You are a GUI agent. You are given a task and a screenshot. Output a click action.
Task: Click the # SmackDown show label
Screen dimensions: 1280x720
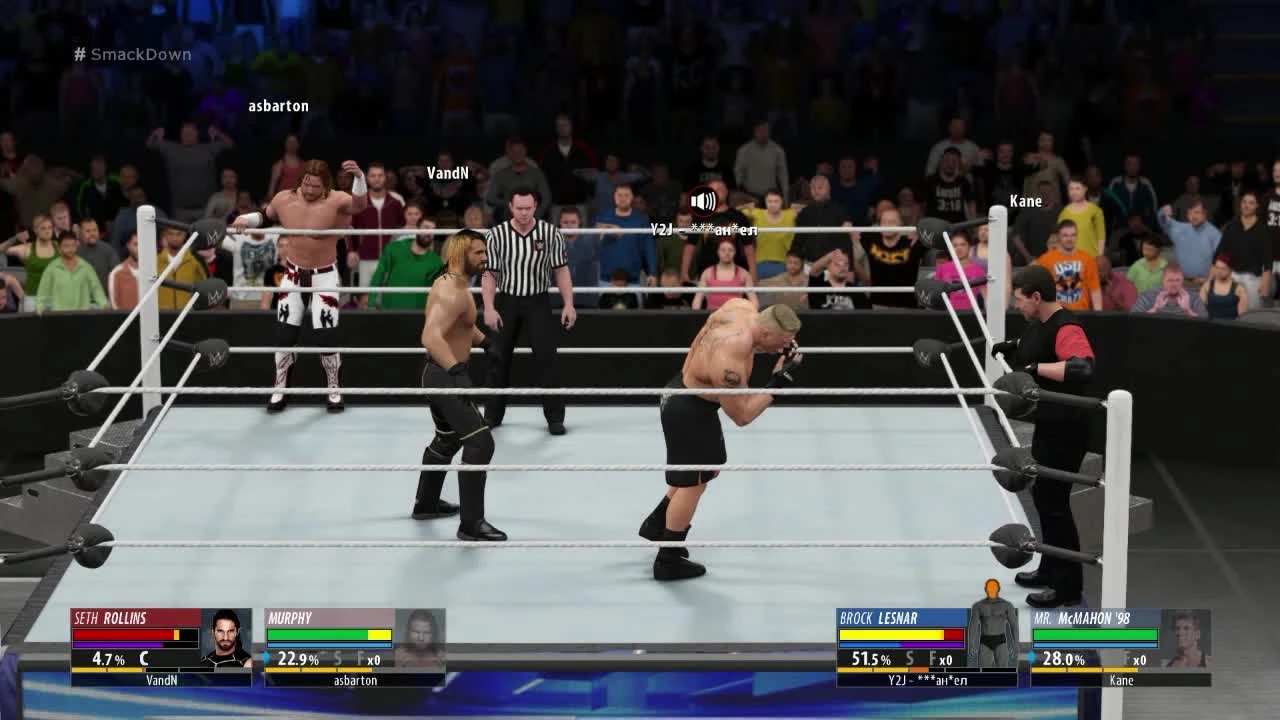[x=132, y=54]
